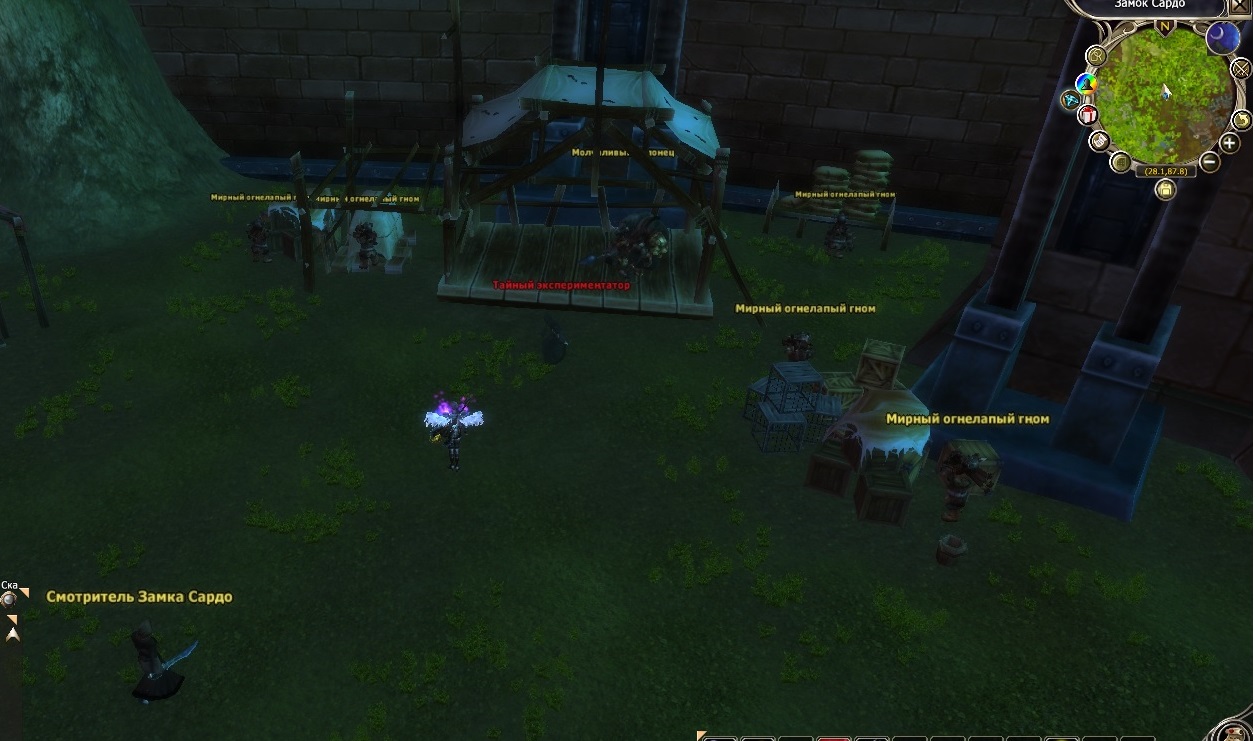Click on the circular minimap
This screenshot has height=741, width=1255.
click(1165, 97)
